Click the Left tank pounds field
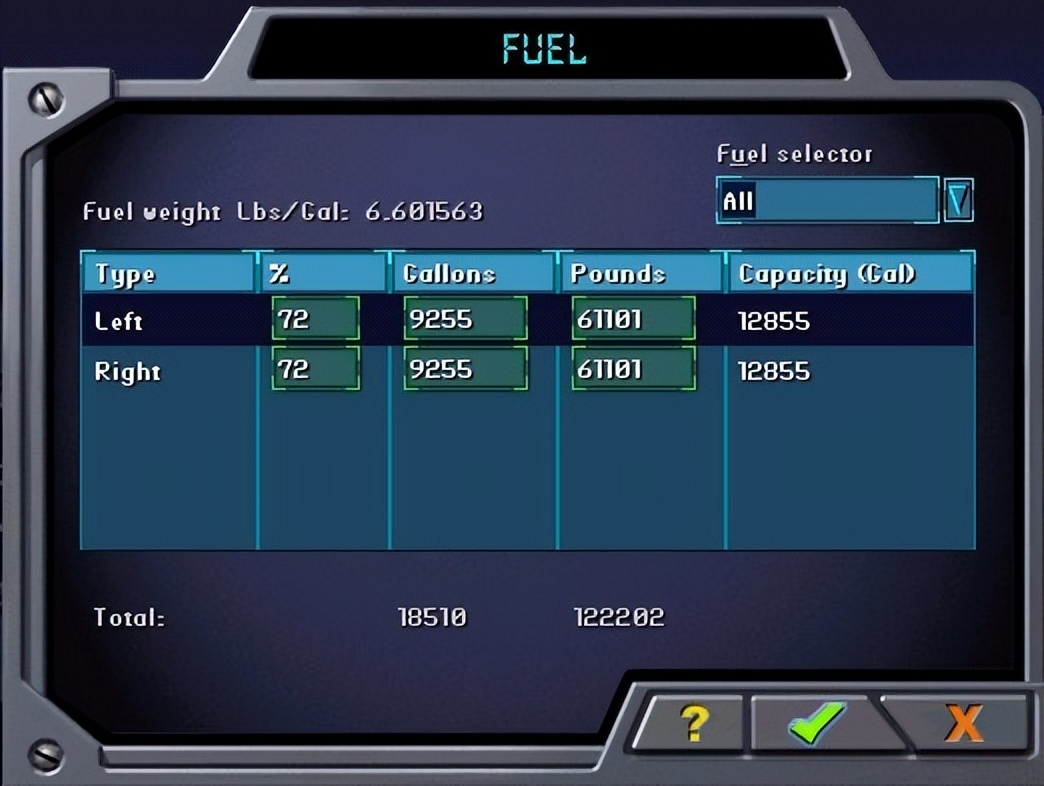The height and width of the screenshot is (786, 1044). [x=634, y=320]
